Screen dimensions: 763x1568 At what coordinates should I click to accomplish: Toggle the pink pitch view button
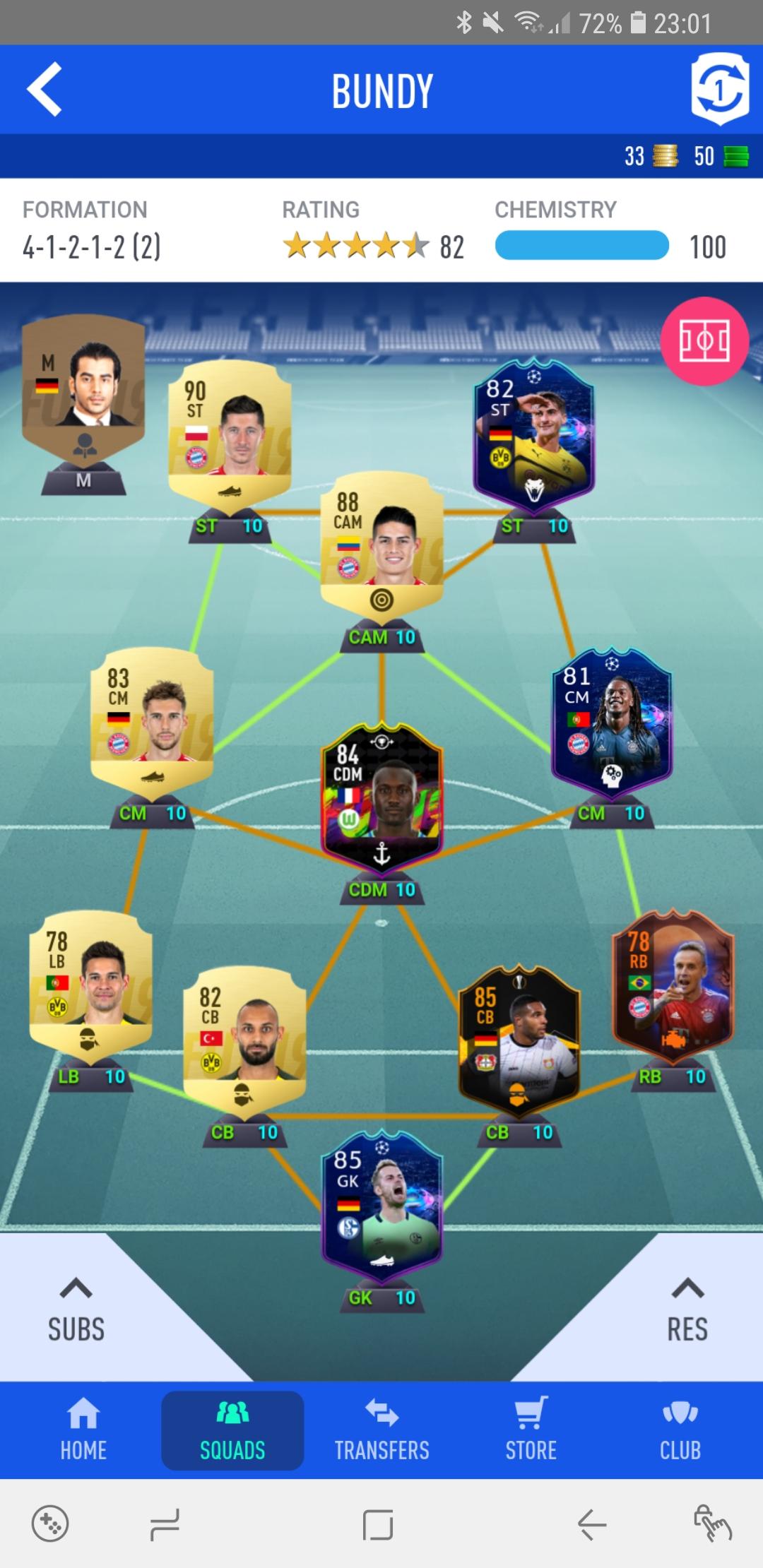click(704, 341)
